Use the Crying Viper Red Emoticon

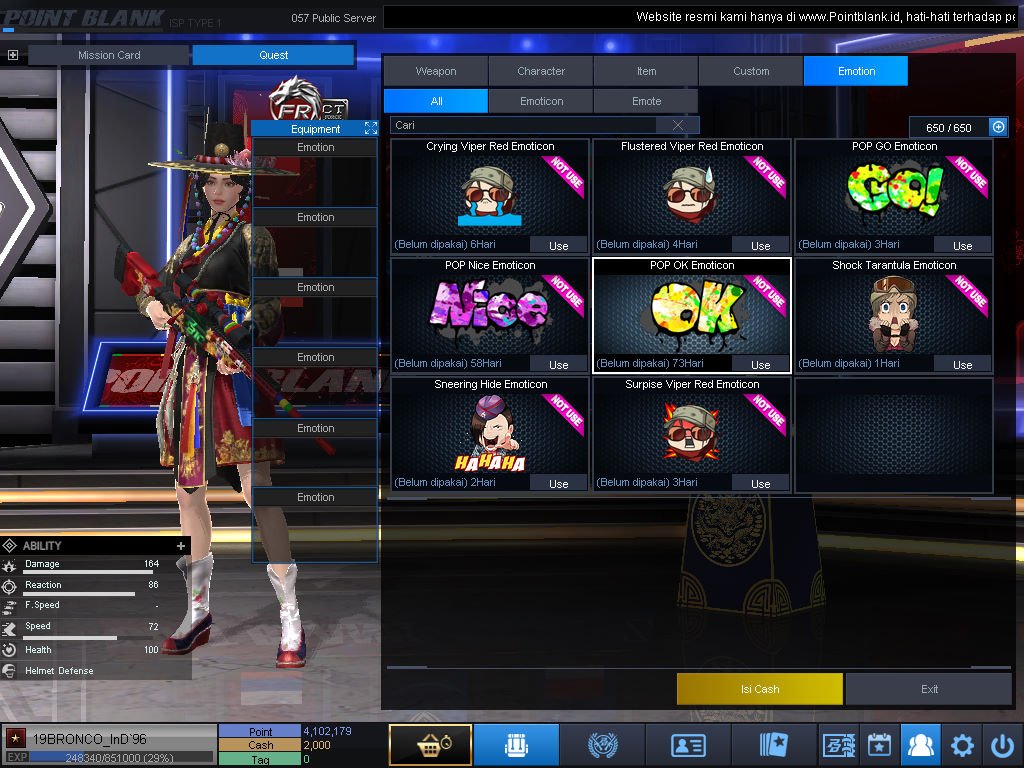point(558,245)
